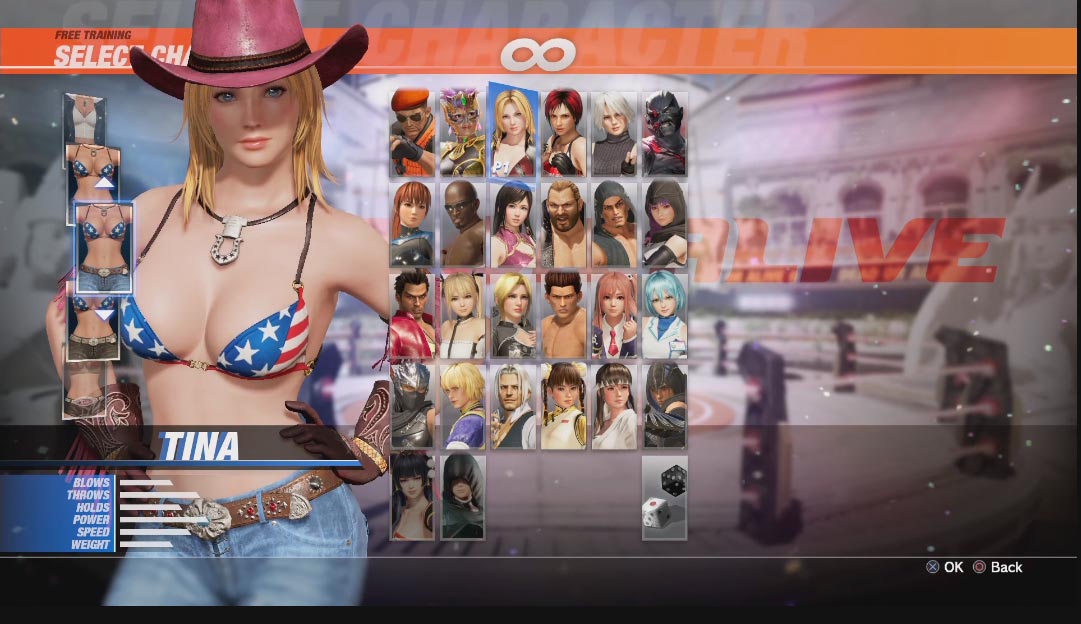Show the previous costume with the up arrow
The width and height of the screenshot is (1081, 624).
104,182
